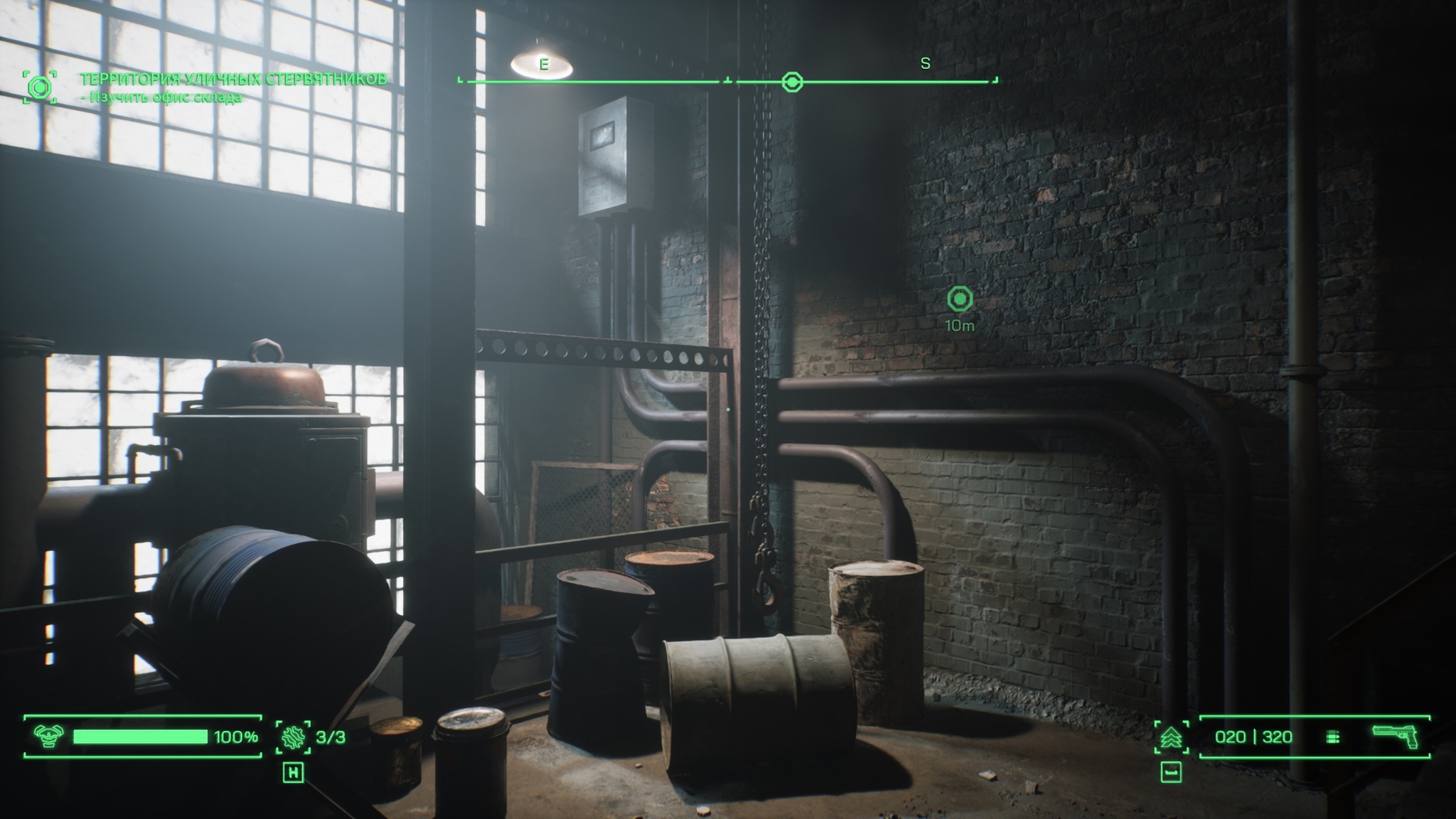Click the repair charge gear icon
Screen dimensions: 1456x819
point(292,737)
